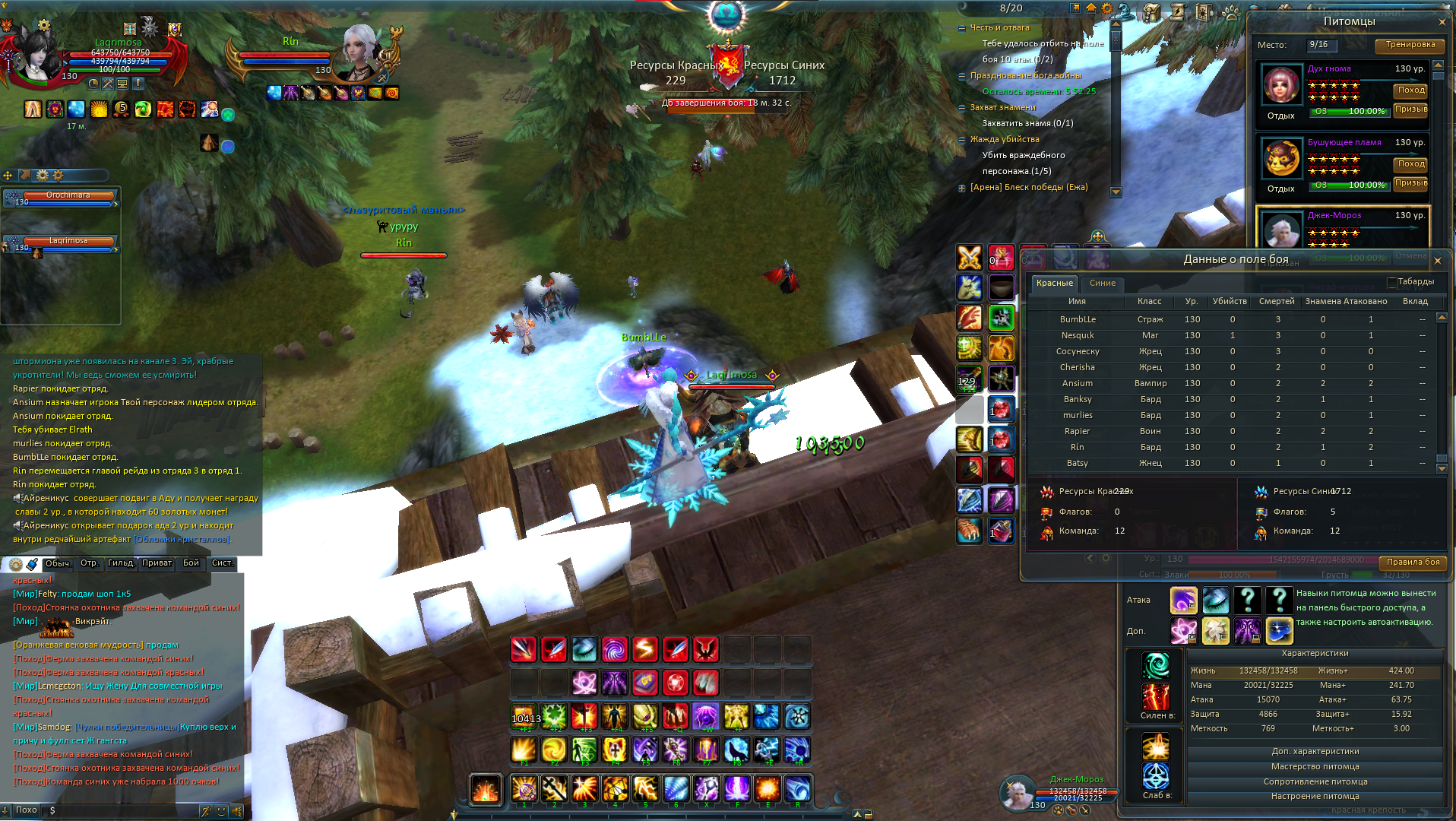Image resolution: width=1456 pixels, height=821 pixels.
Task: Toggle the Табарды checkbox
Action: 1392,282
